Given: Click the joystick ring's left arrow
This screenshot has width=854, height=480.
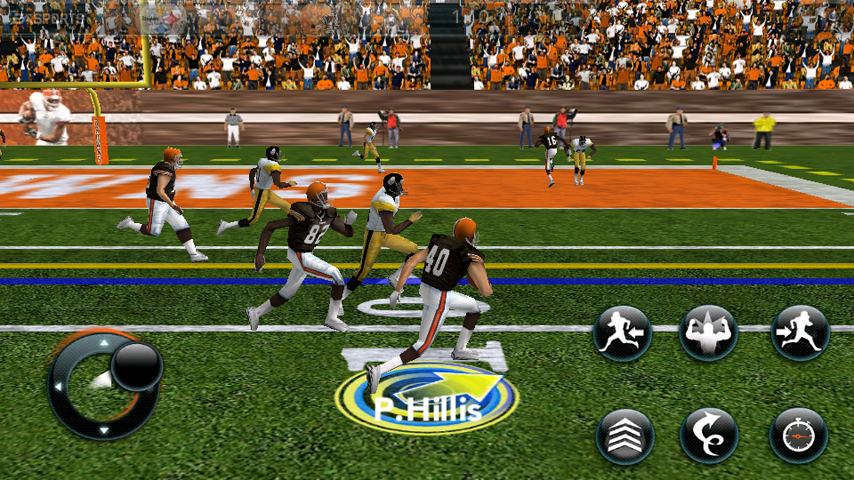Looking at the screenshot, I should point(57,386).
